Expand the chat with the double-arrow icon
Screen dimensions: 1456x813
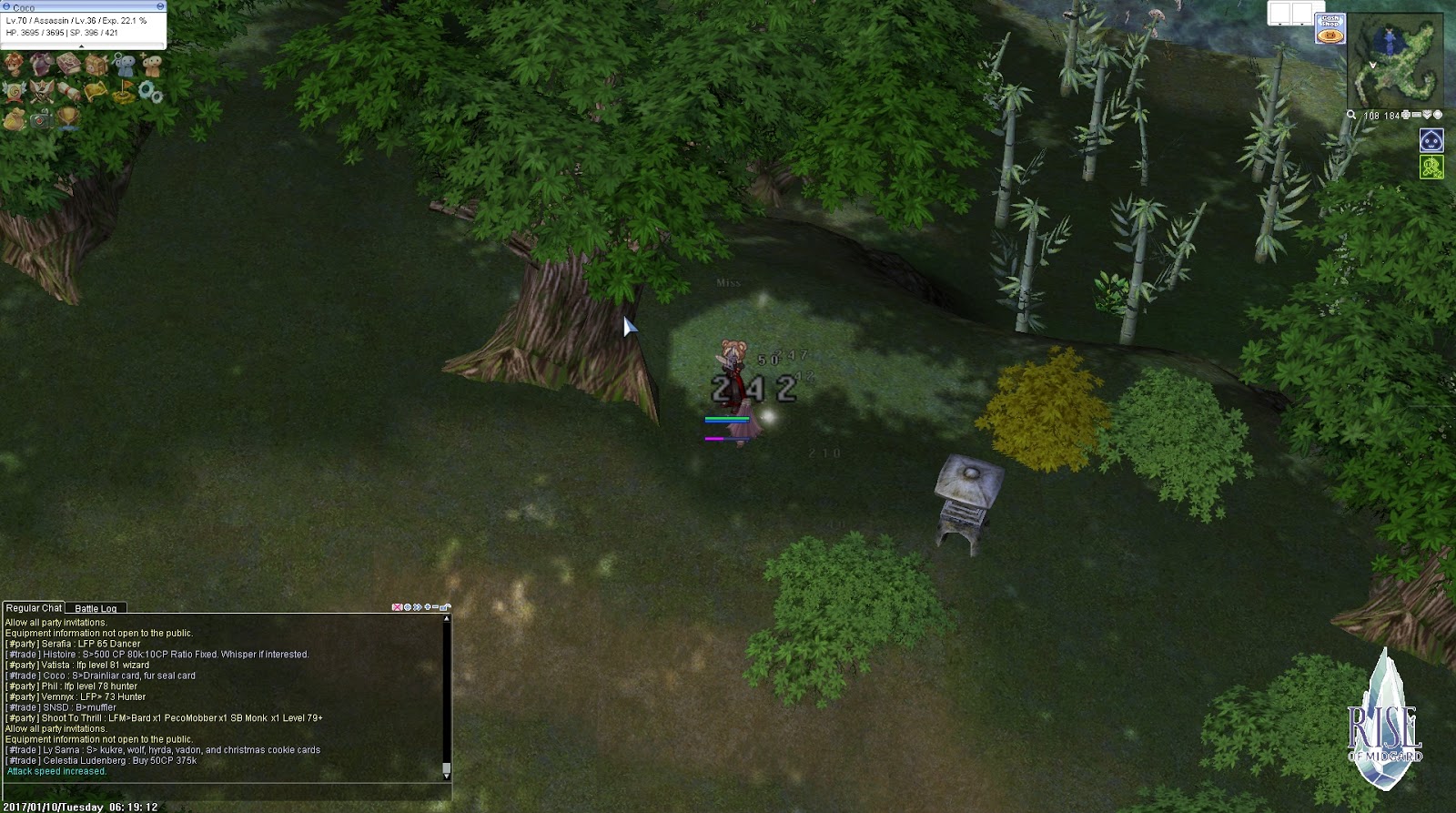(x=418, y=606)
